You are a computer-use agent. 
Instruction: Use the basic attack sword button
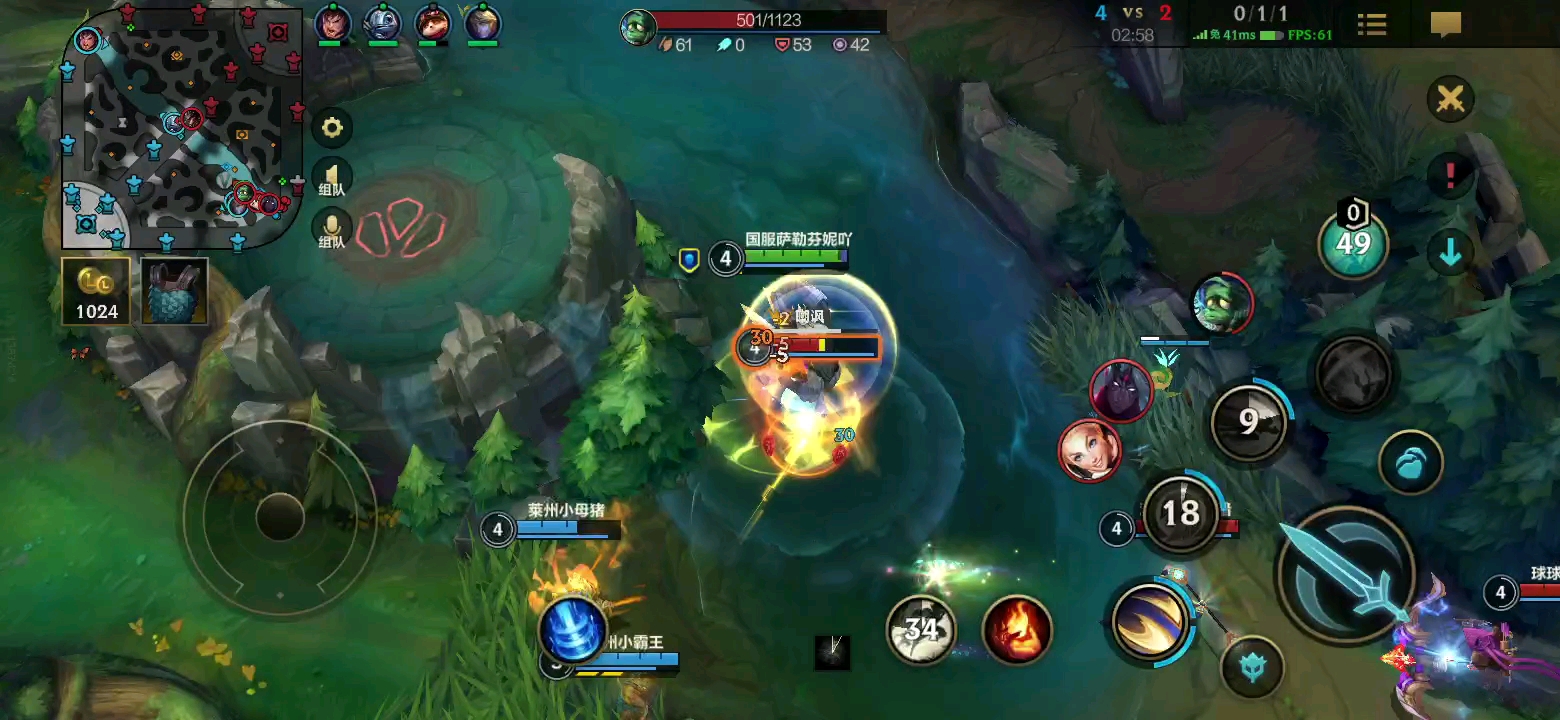click(1346, 572)
